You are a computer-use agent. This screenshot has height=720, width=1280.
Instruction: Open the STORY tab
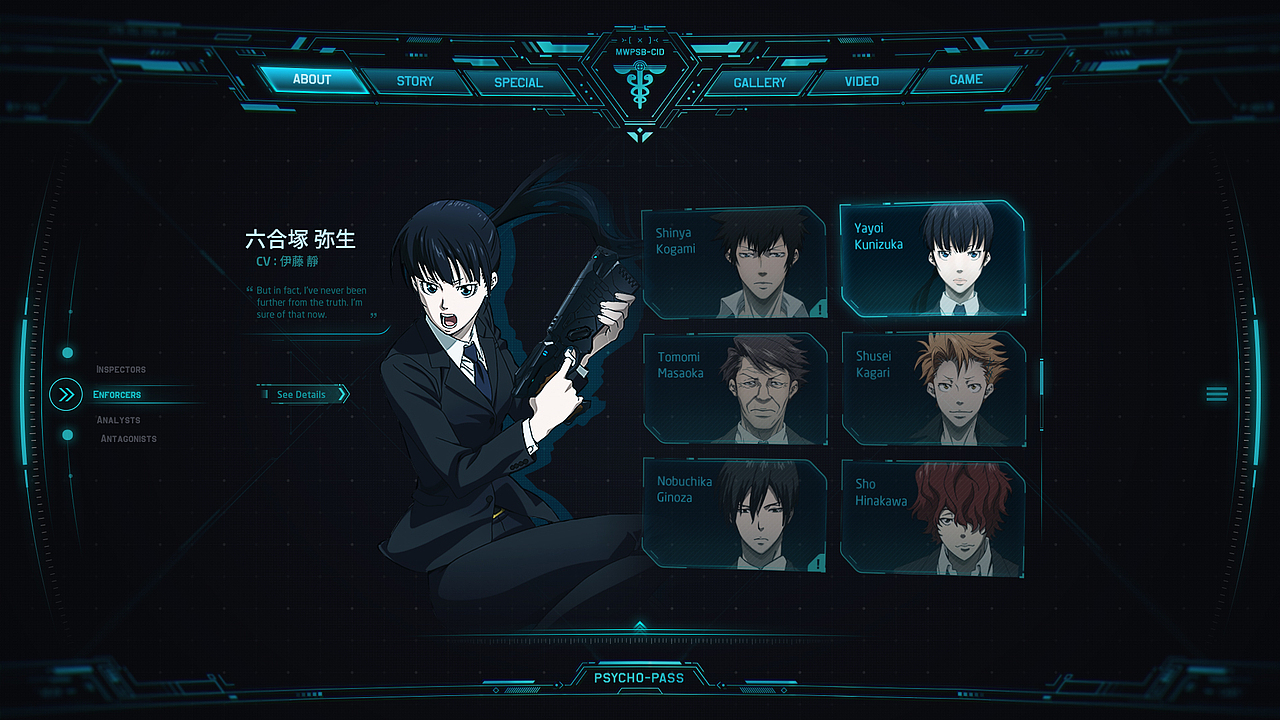coord(415,81)
